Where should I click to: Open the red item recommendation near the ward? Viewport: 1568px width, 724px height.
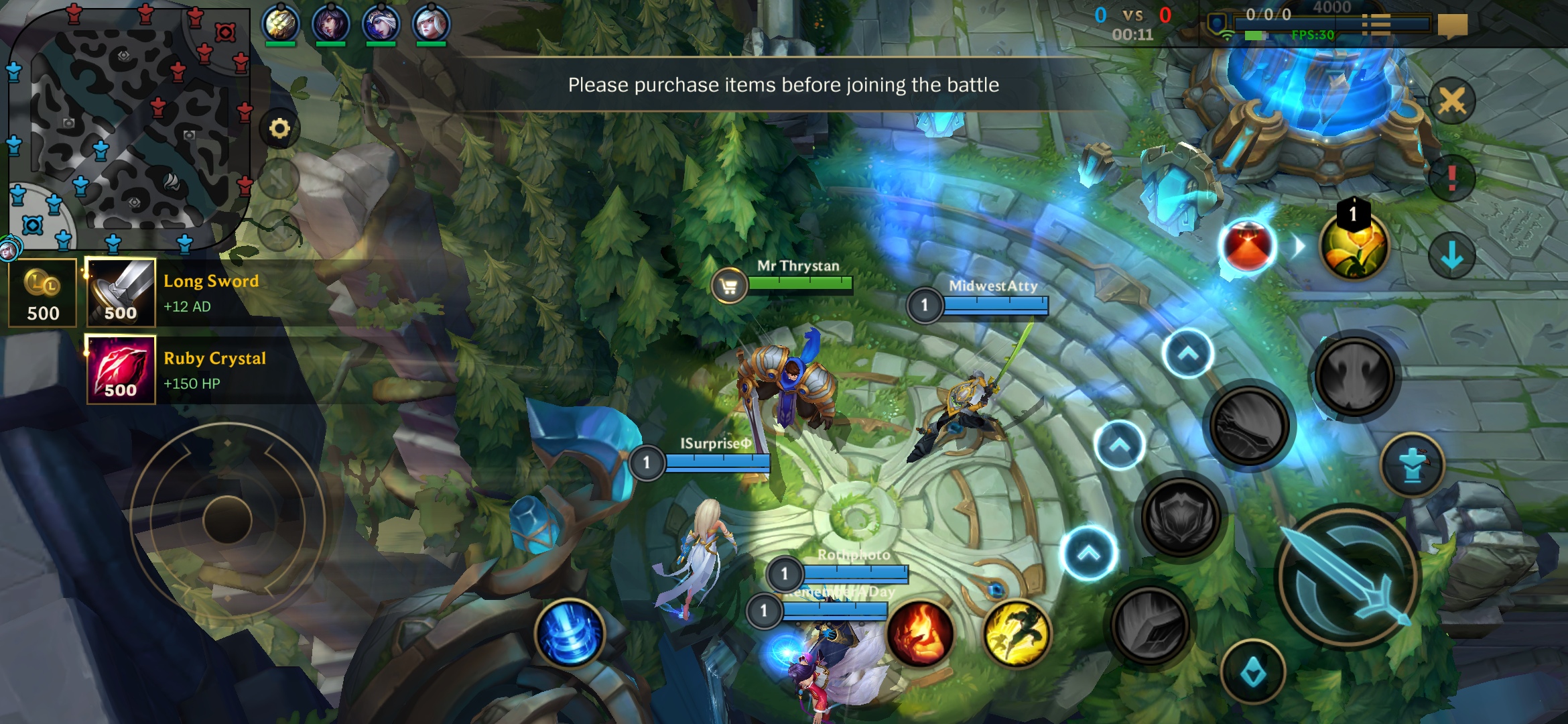pos(1247,246)
